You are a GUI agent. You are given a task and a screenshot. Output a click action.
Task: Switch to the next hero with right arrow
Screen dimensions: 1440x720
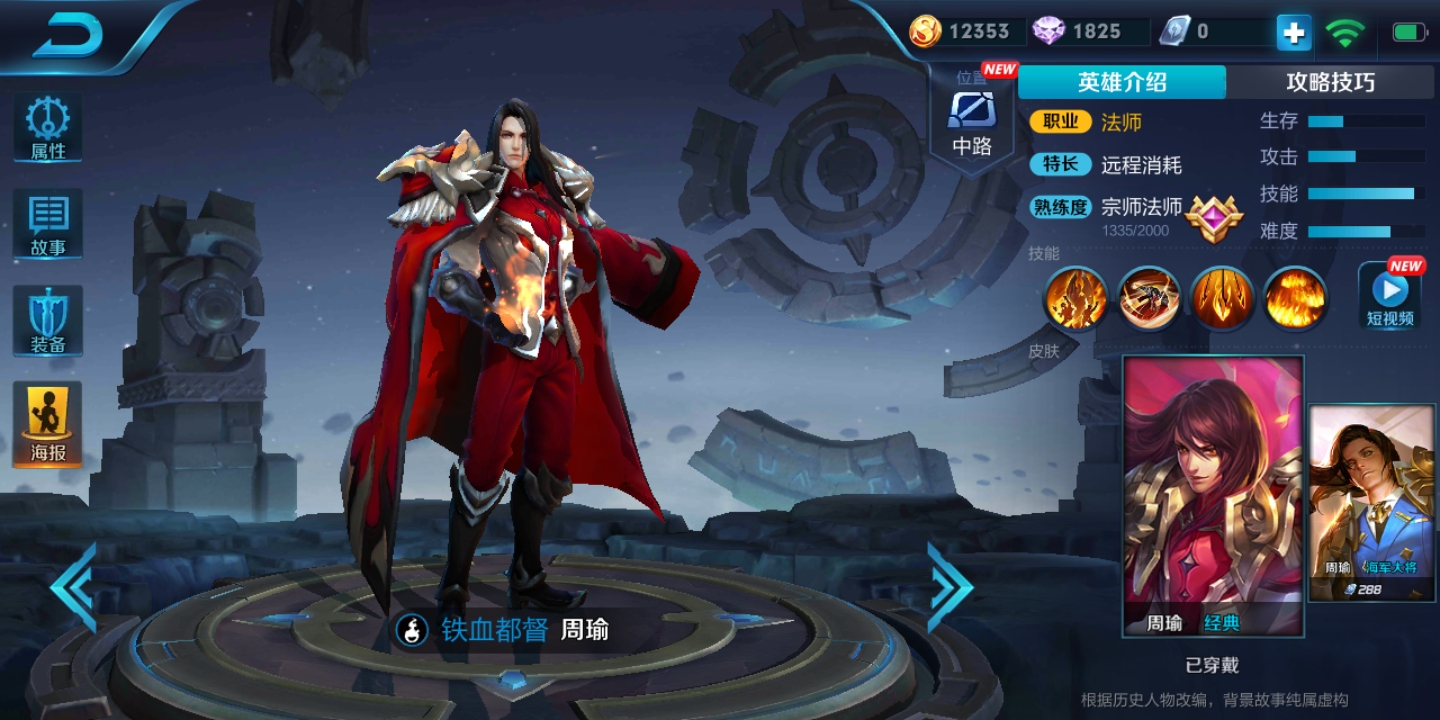(949, 588)
